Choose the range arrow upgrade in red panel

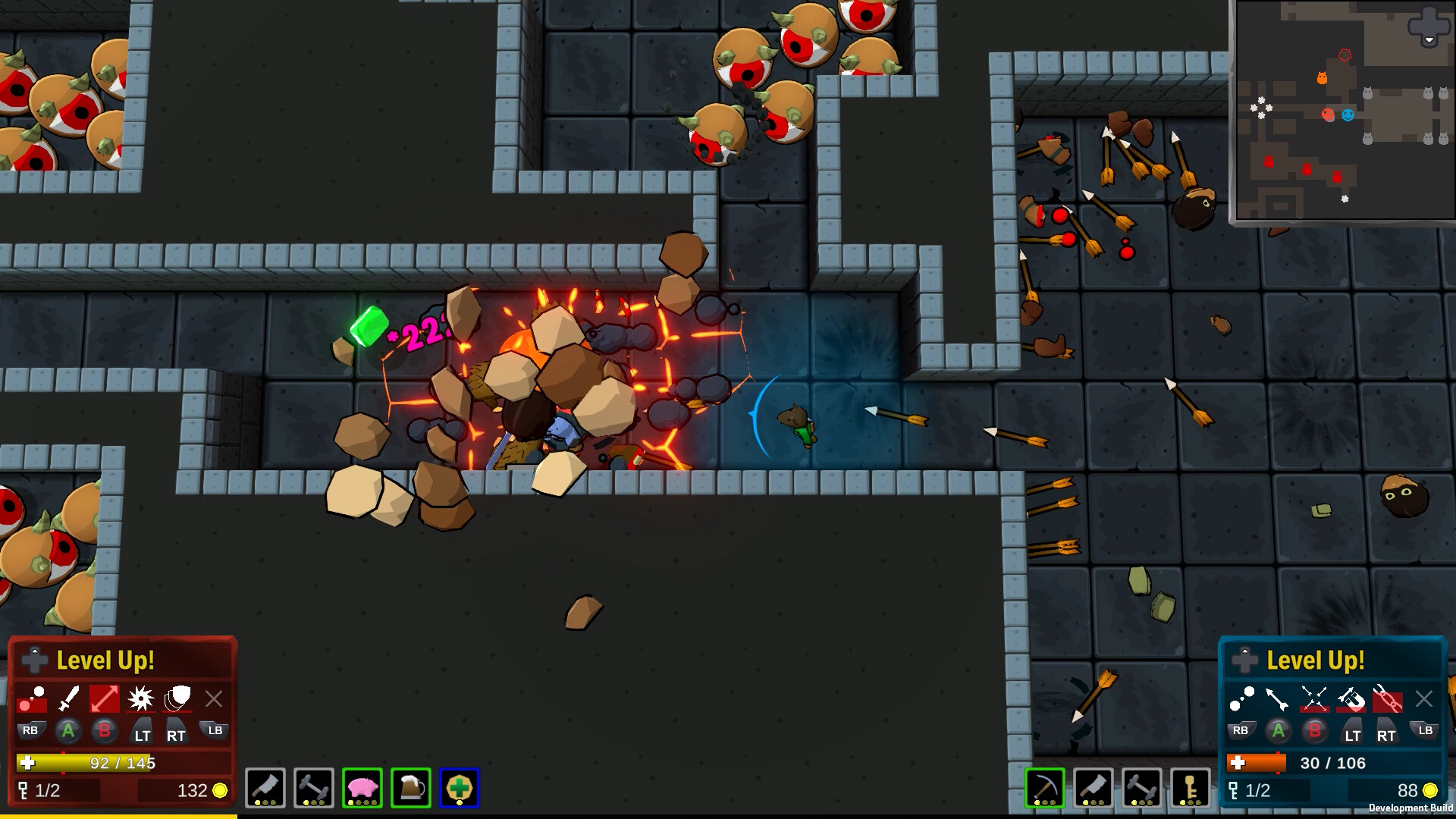click(104, 698)
